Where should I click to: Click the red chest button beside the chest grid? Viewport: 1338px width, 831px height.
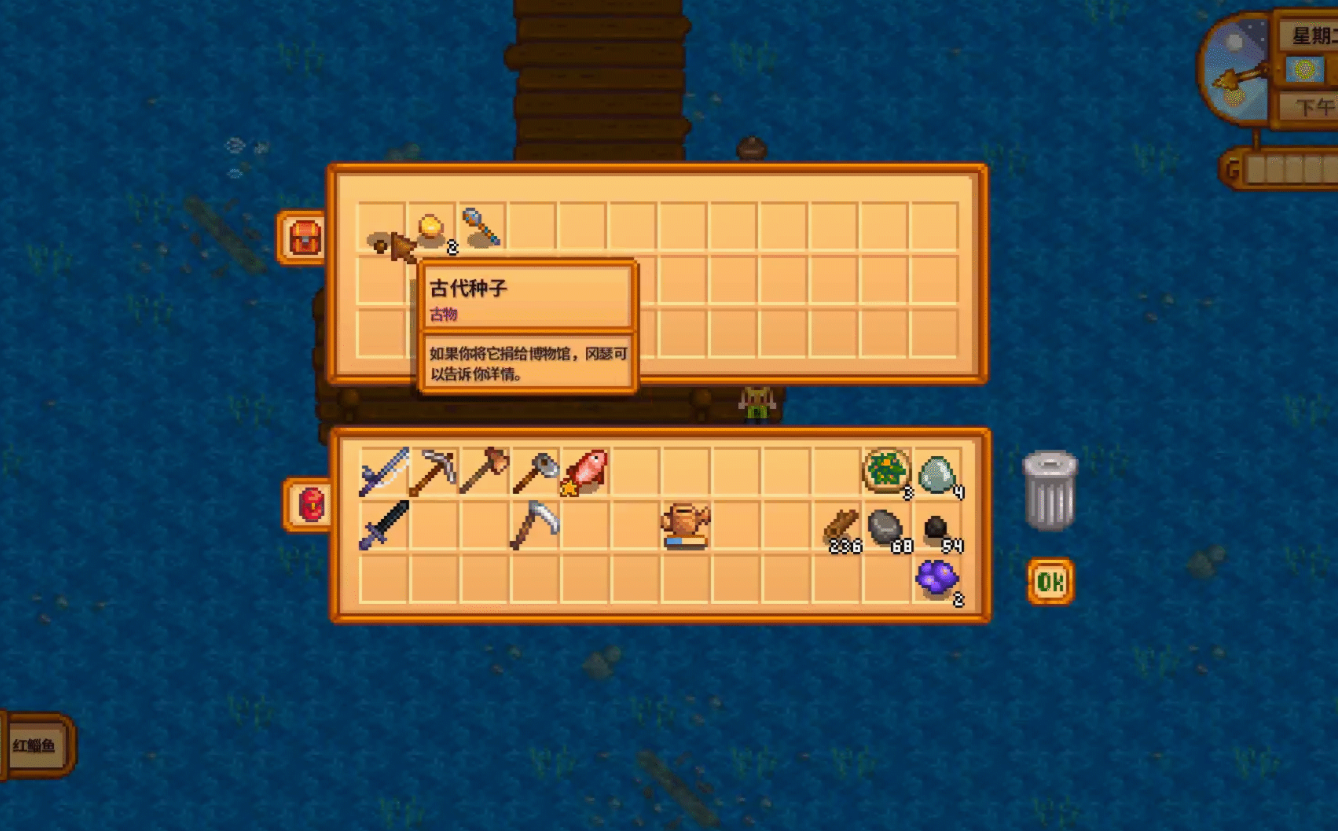304,238
